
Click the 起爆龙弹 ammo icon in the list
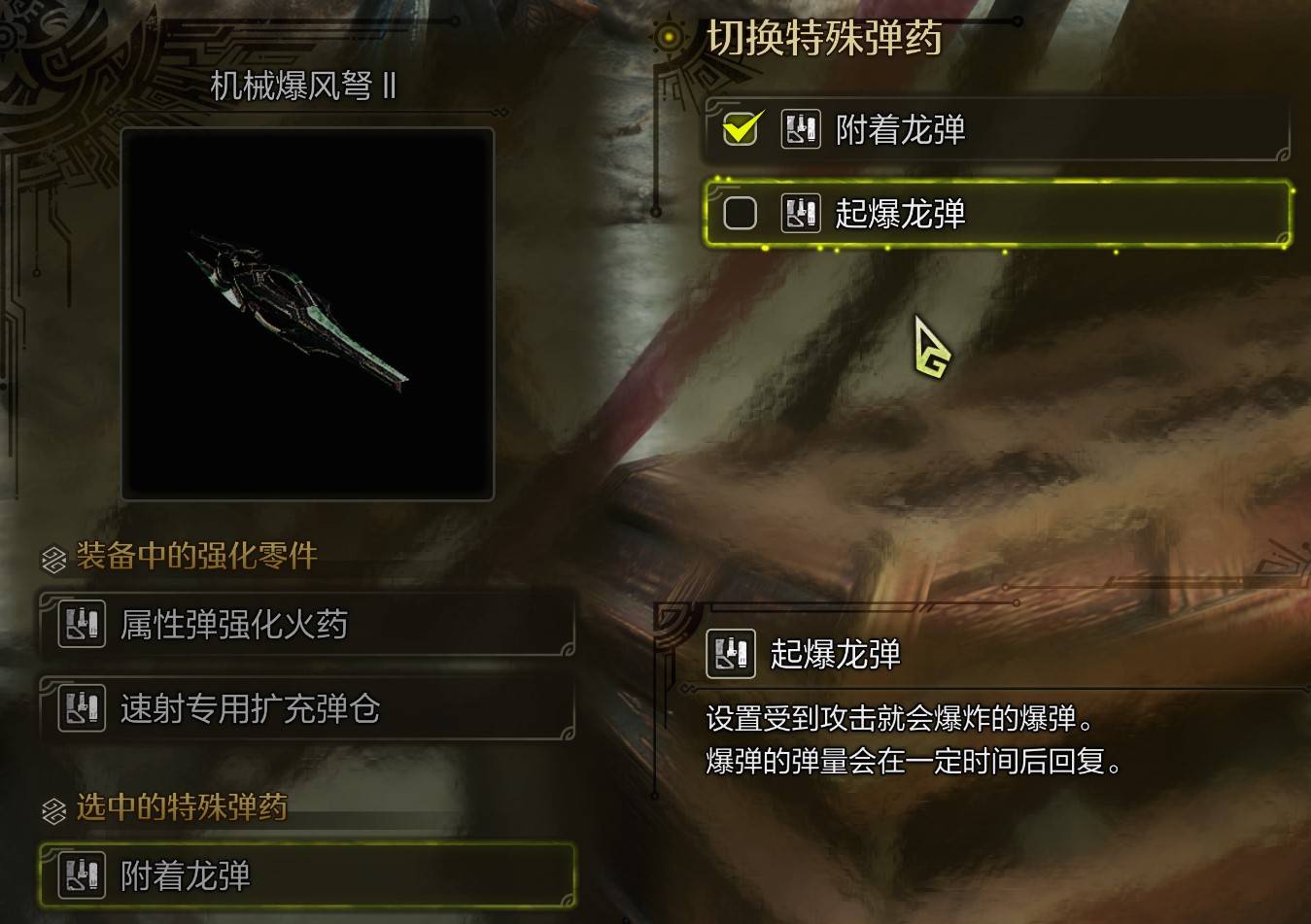(799, 213)
